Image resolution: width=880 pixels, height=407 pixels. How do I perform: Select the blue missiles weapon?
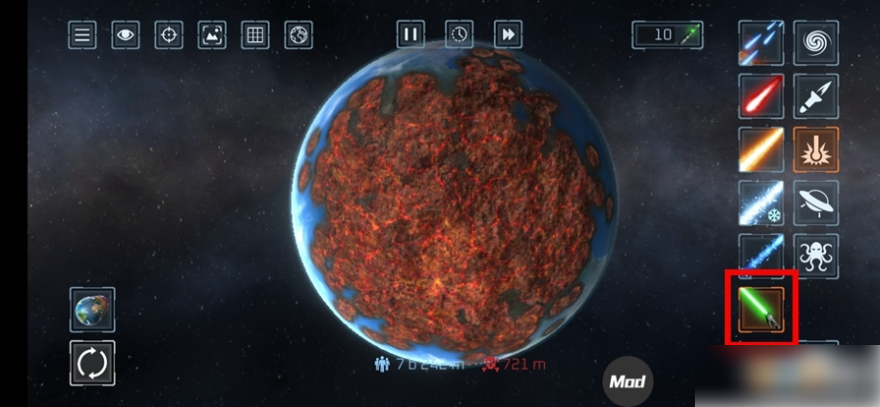tap(761, 43)
